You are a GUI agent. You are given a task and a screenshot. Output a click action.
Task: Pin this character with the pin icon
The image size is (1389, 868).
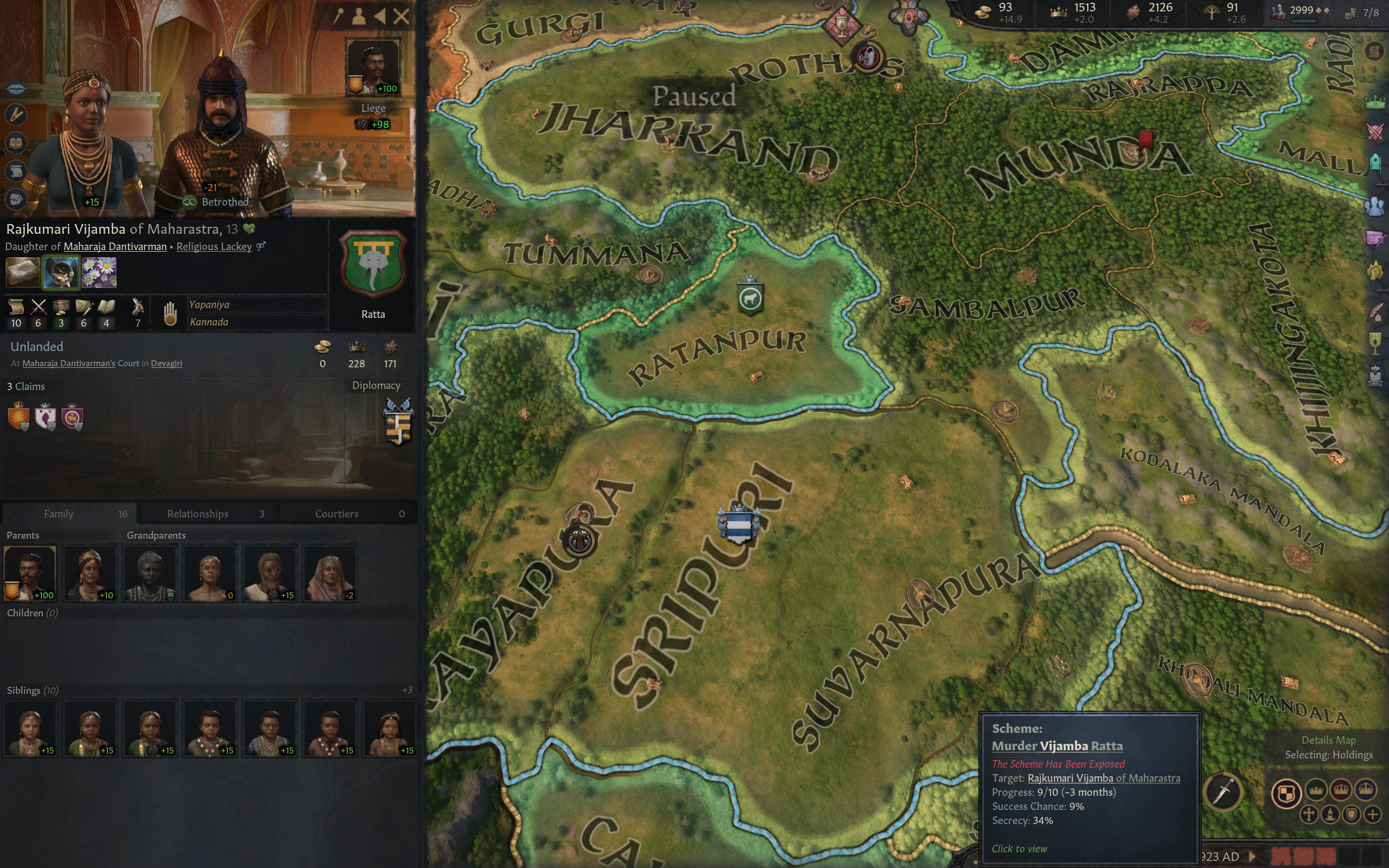tap(339, 17)
